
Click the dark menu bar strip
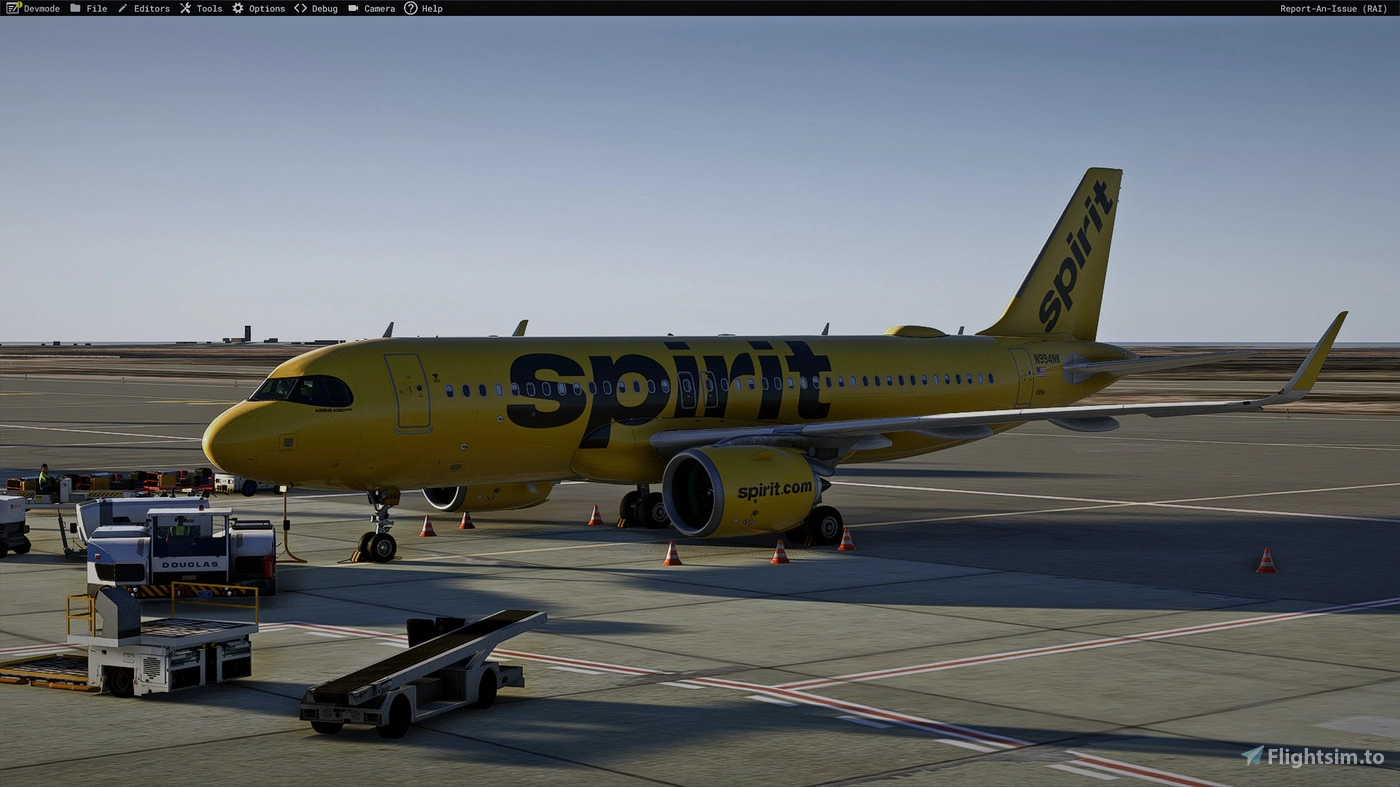(700, 8)
